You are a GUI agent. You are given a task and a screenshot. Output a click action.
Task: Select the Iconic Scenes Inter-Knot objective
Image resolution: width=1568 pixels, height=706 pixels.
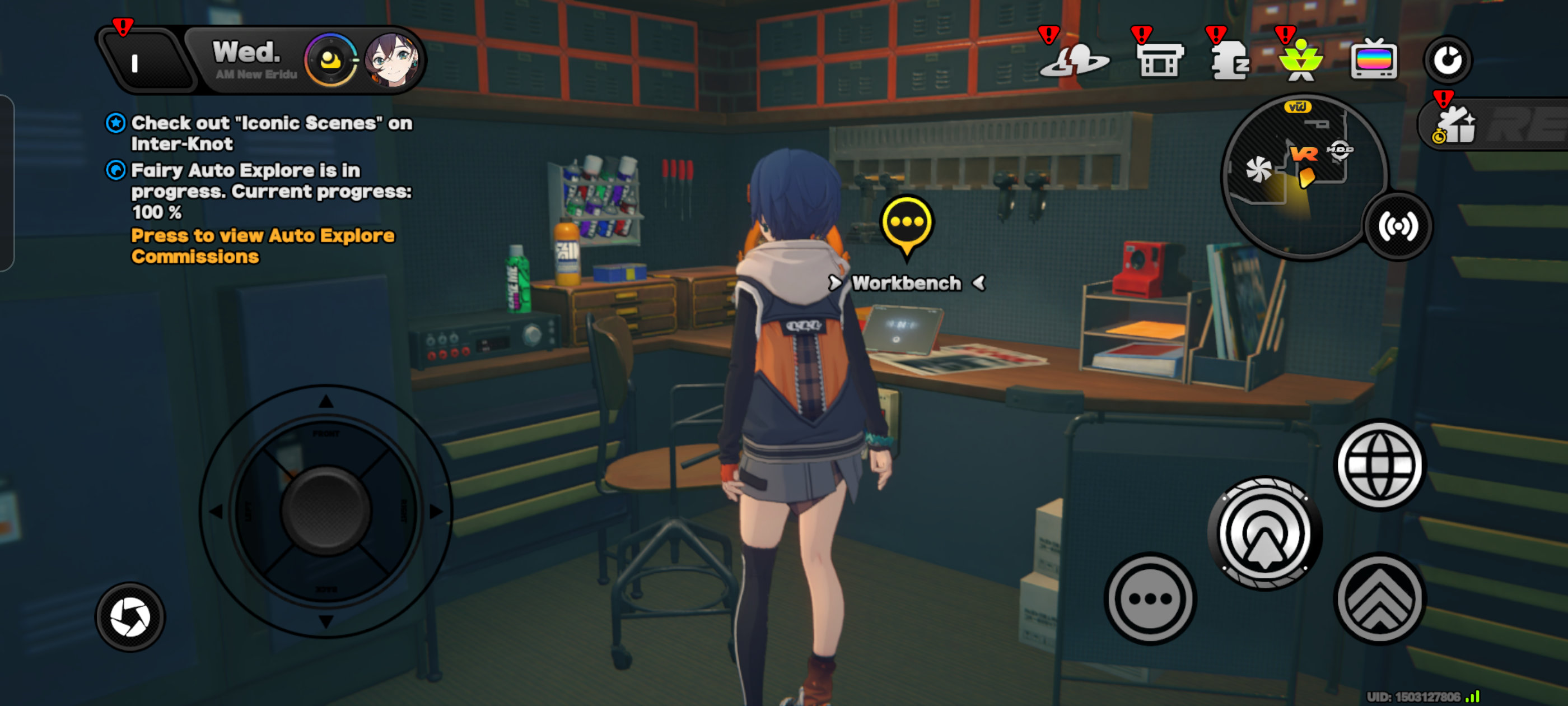pos(271,133)
